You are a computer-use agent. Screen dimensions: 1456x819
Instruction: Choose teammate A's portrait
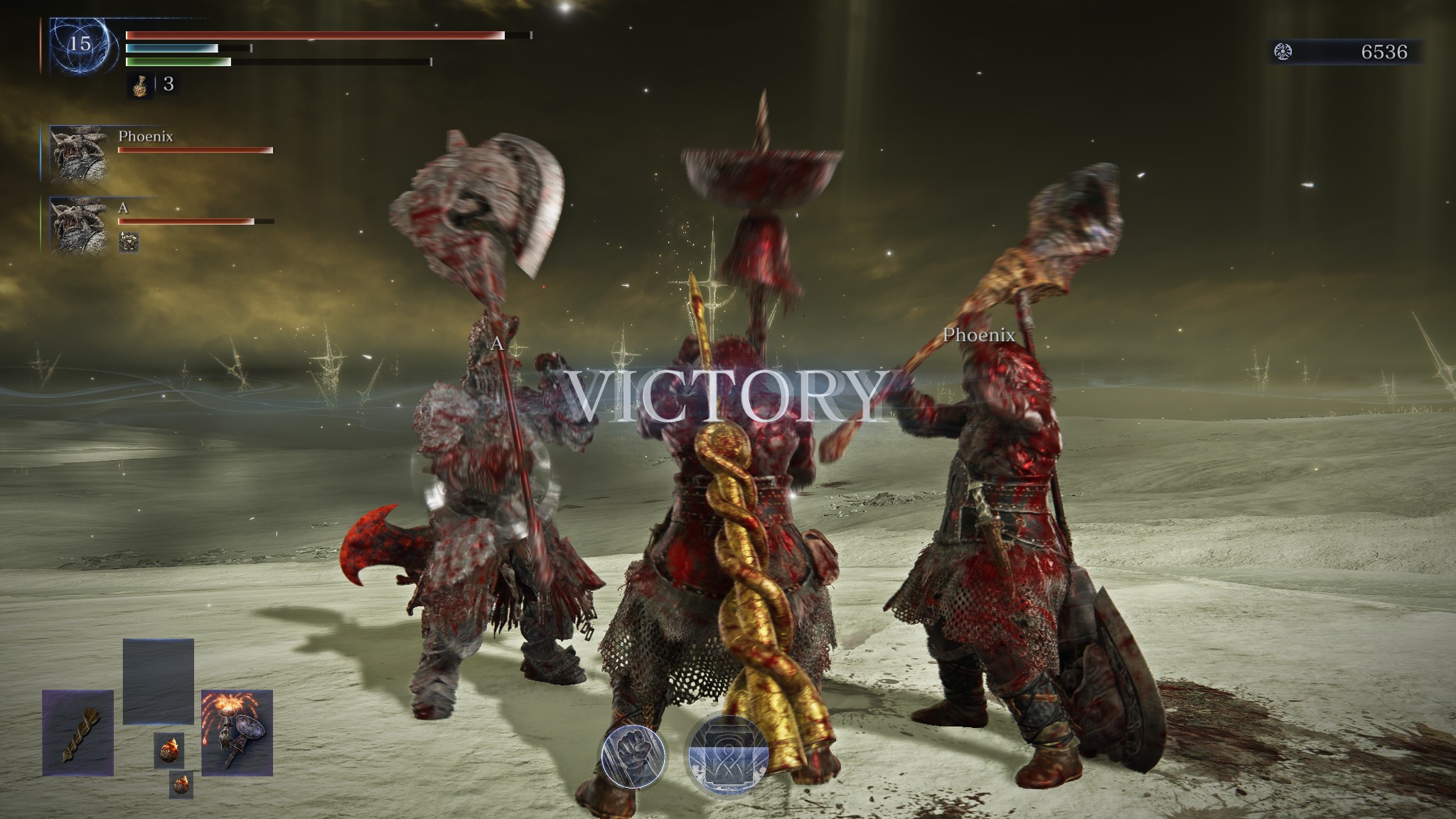(x=79, y=225)
